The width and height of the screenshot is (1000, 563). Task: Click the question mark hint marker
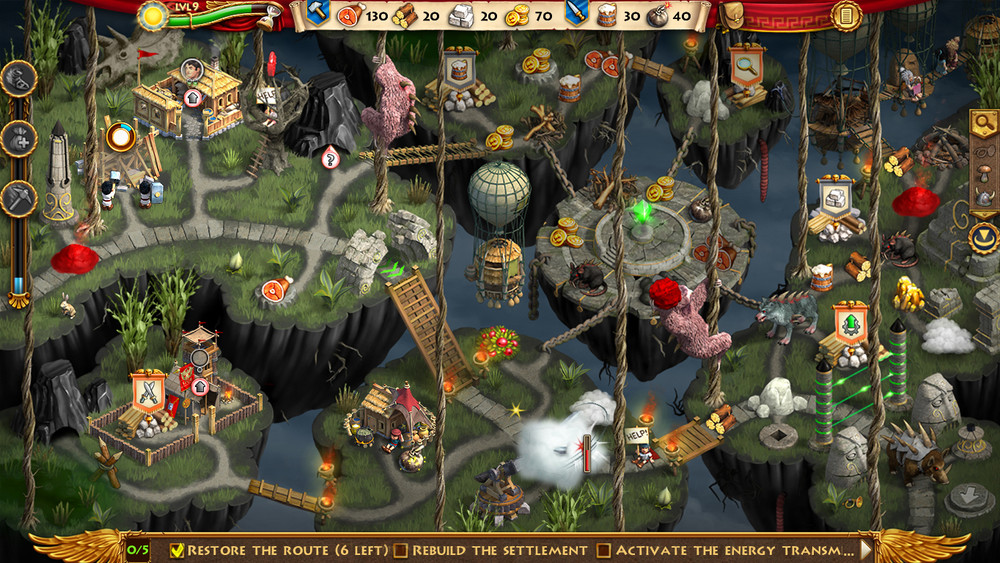pos(330,156)
